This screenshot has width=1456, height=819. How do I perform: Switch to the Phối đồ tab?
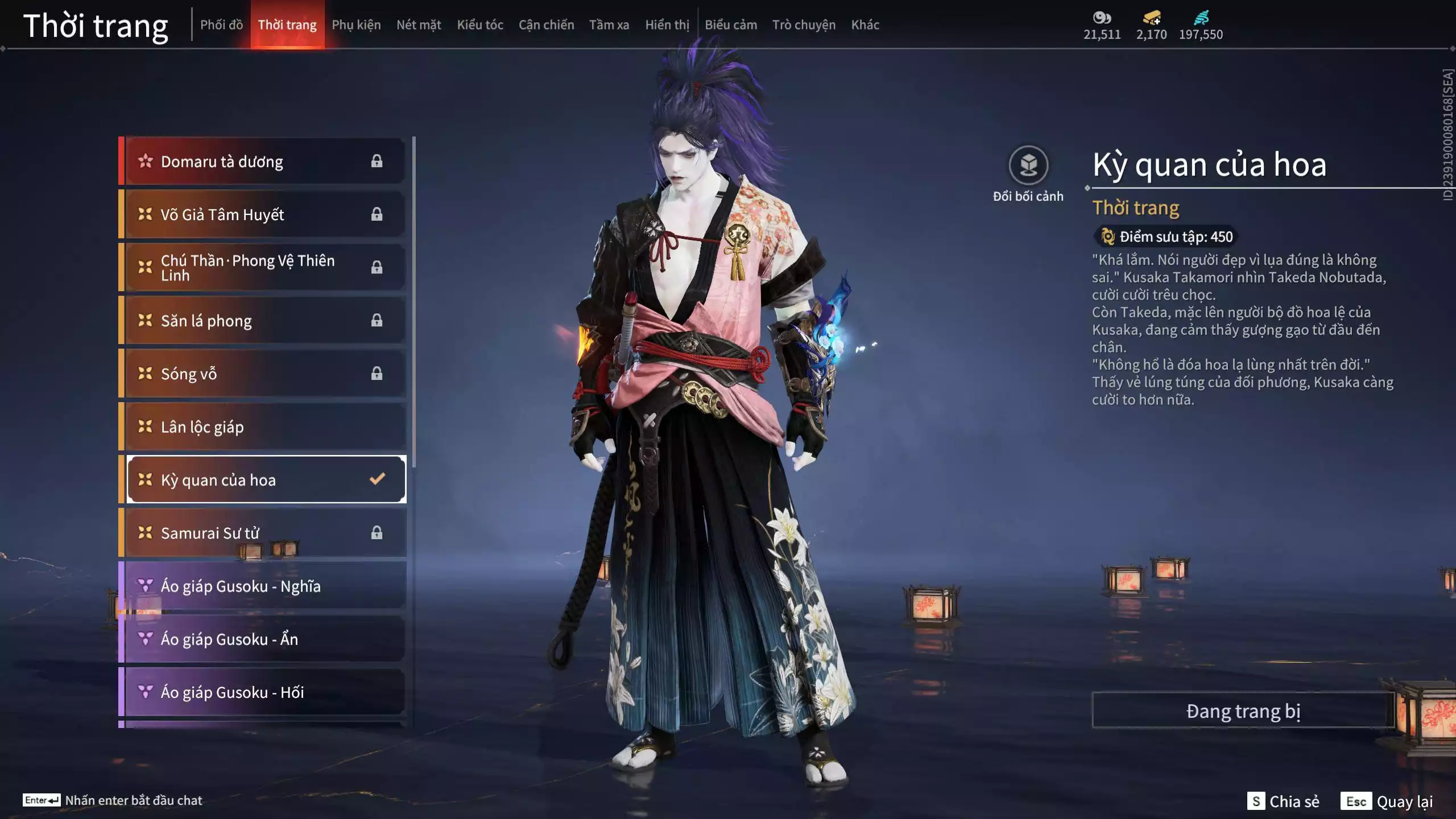point(221,25)
